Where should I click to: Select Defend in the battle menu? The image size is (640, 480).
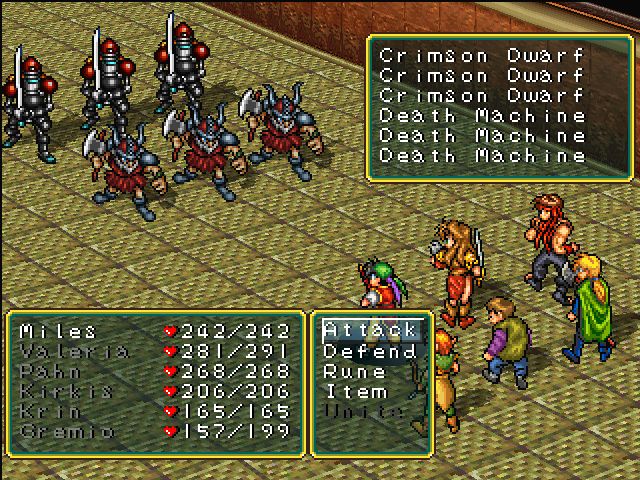[368, 351]
